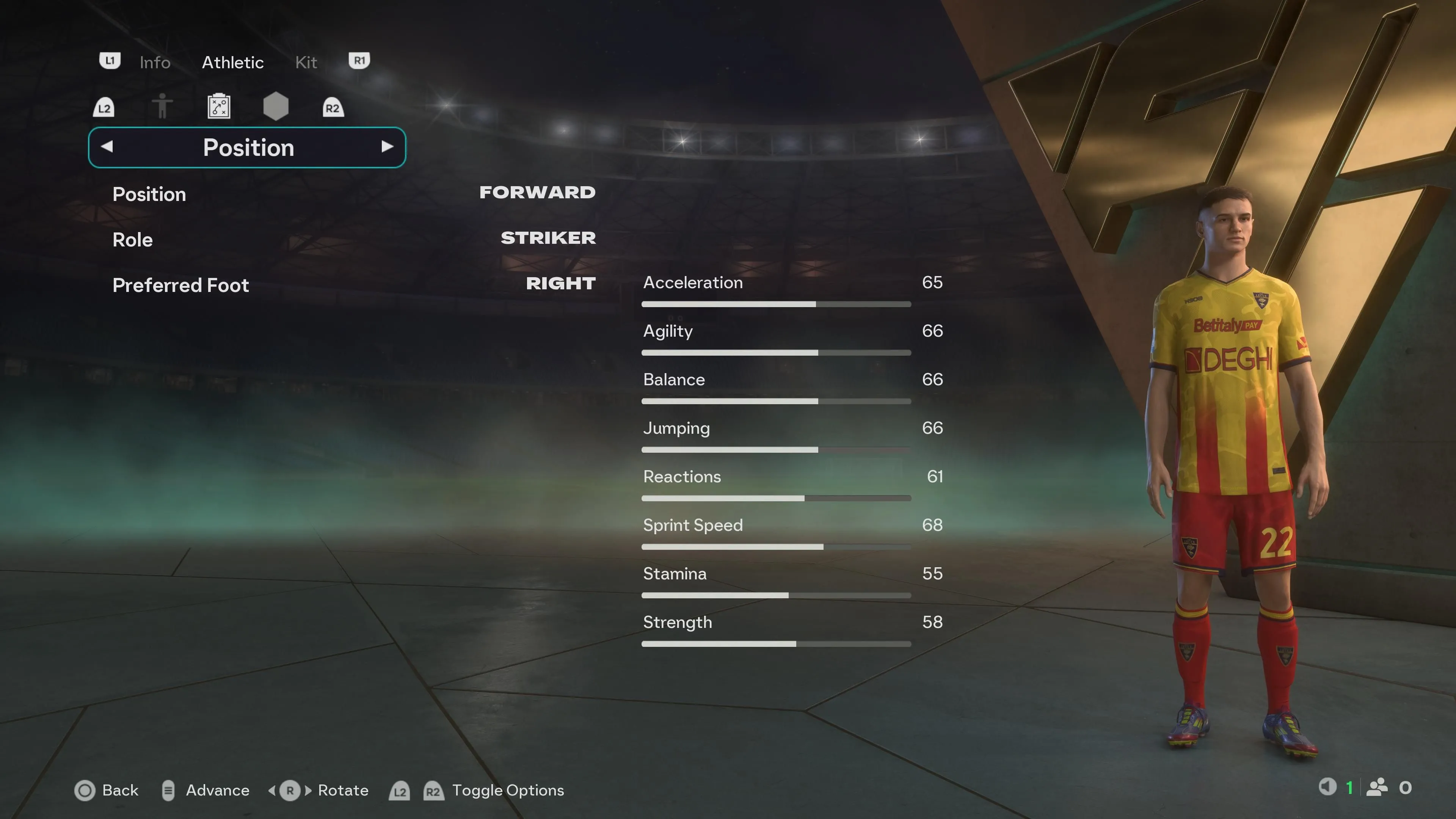
Task: Adjust the Agility attribute bar
Action: click(x=775, y=353)
